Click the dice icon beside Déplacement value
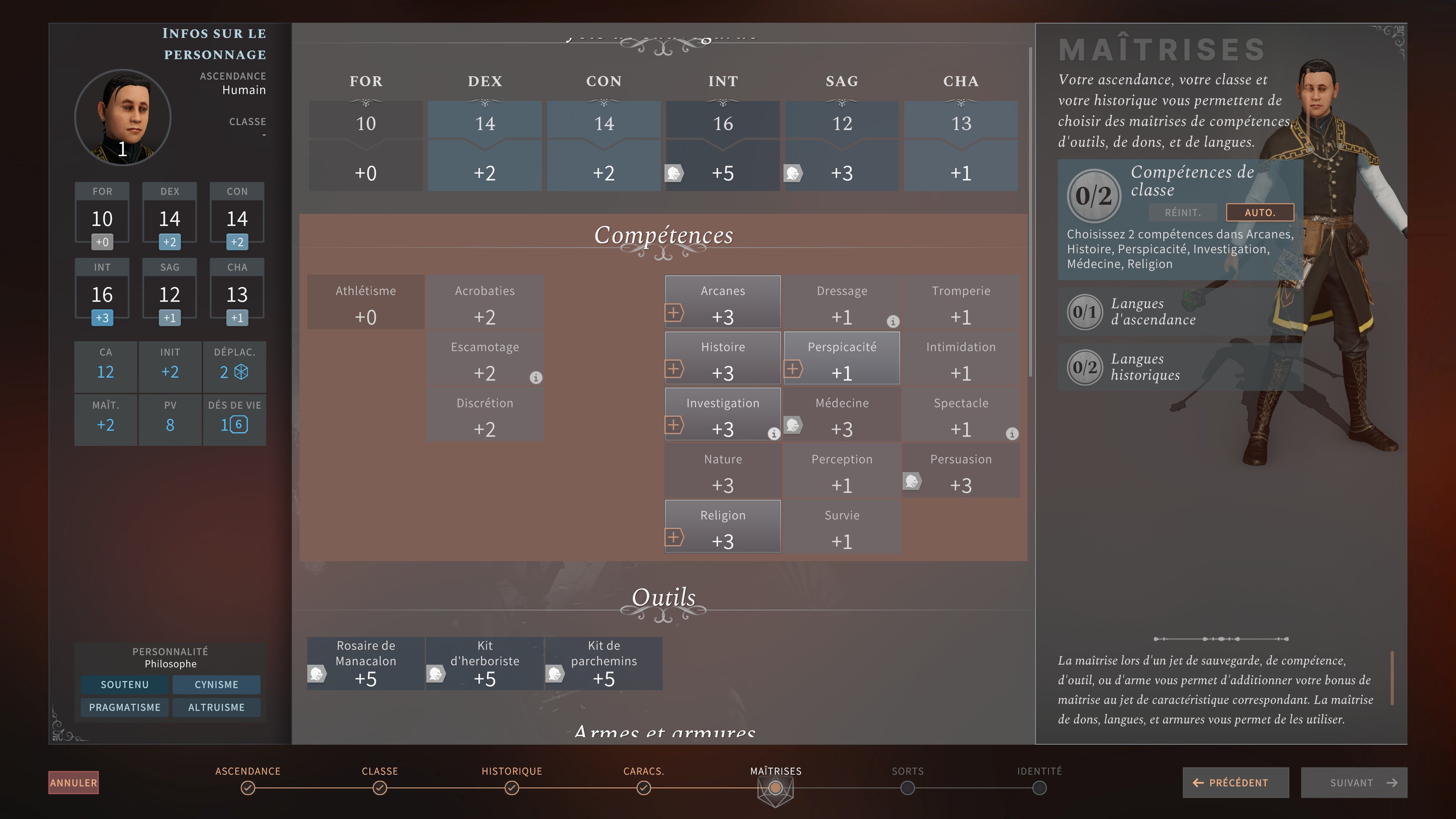The image size is (1456, 819). point(245,372)
